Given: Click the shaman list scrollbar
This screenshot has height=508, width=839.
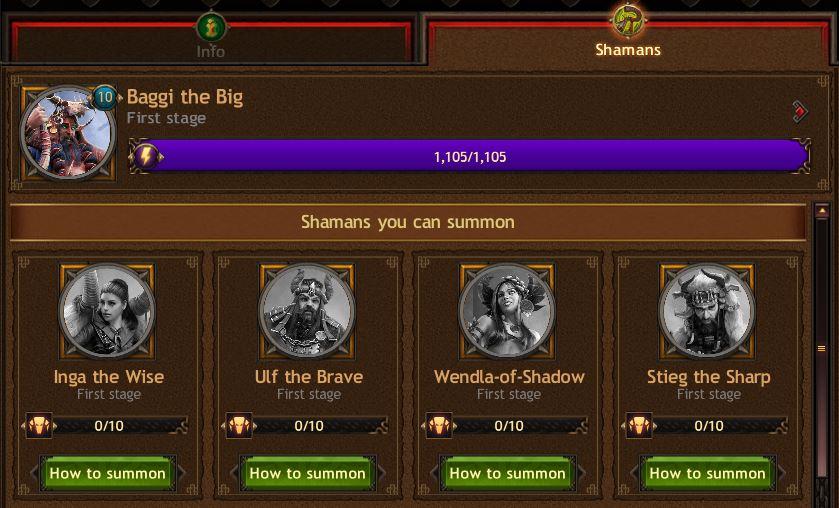Looking at the screenshot, I should point(822,350).
